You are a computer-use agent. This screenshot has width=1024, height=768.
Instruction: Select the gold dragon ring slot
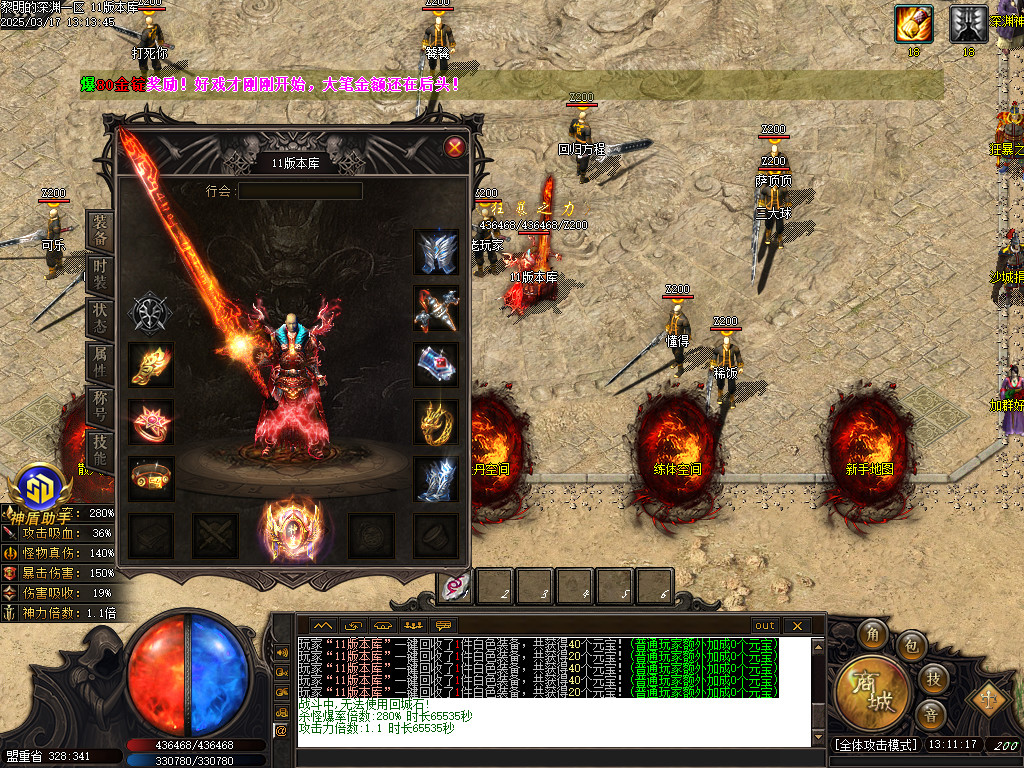436,422
